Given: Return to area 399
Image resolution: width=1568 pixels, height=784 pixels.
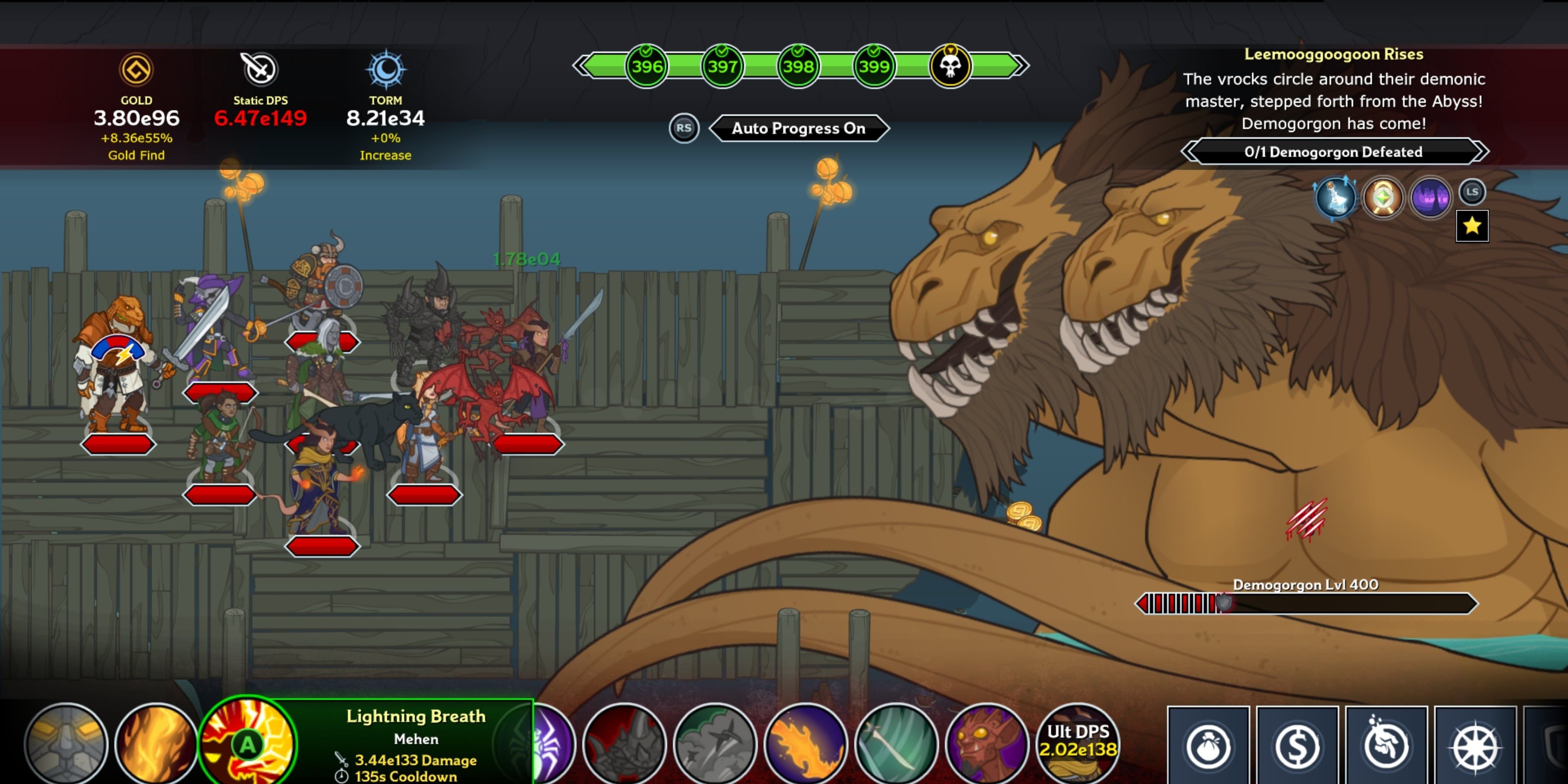Looking at the screenshot, I should pyautogui.click(x=873, y=66).
